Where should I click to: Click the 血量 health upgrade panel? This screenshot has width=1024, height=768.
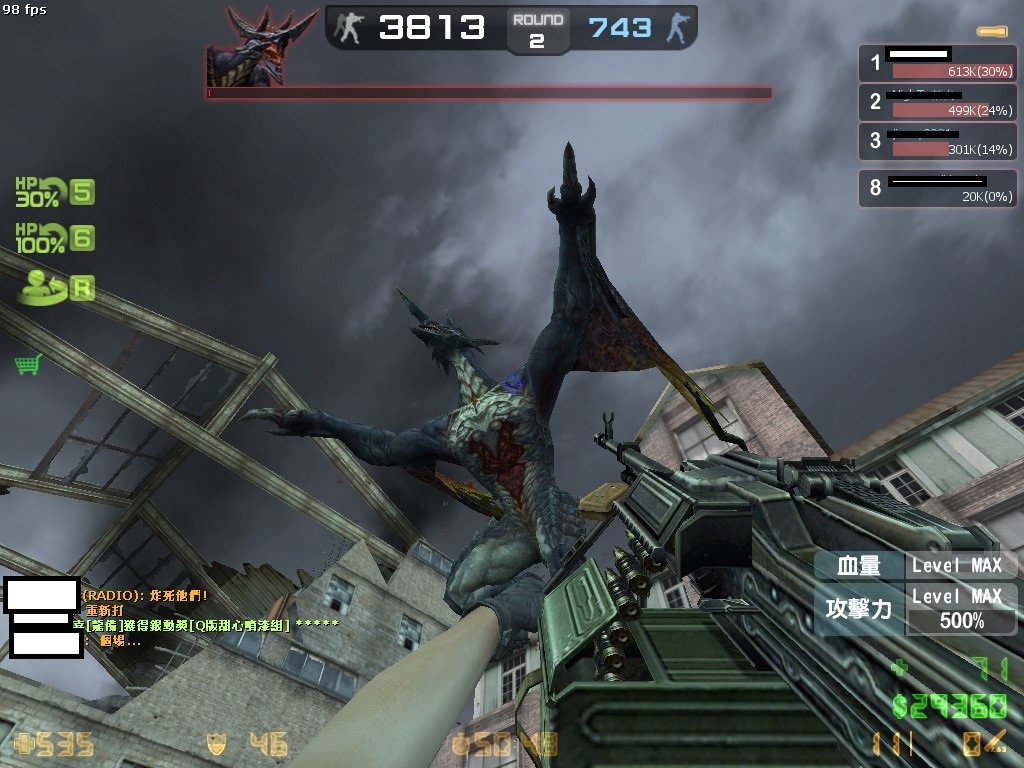point(915,565)
